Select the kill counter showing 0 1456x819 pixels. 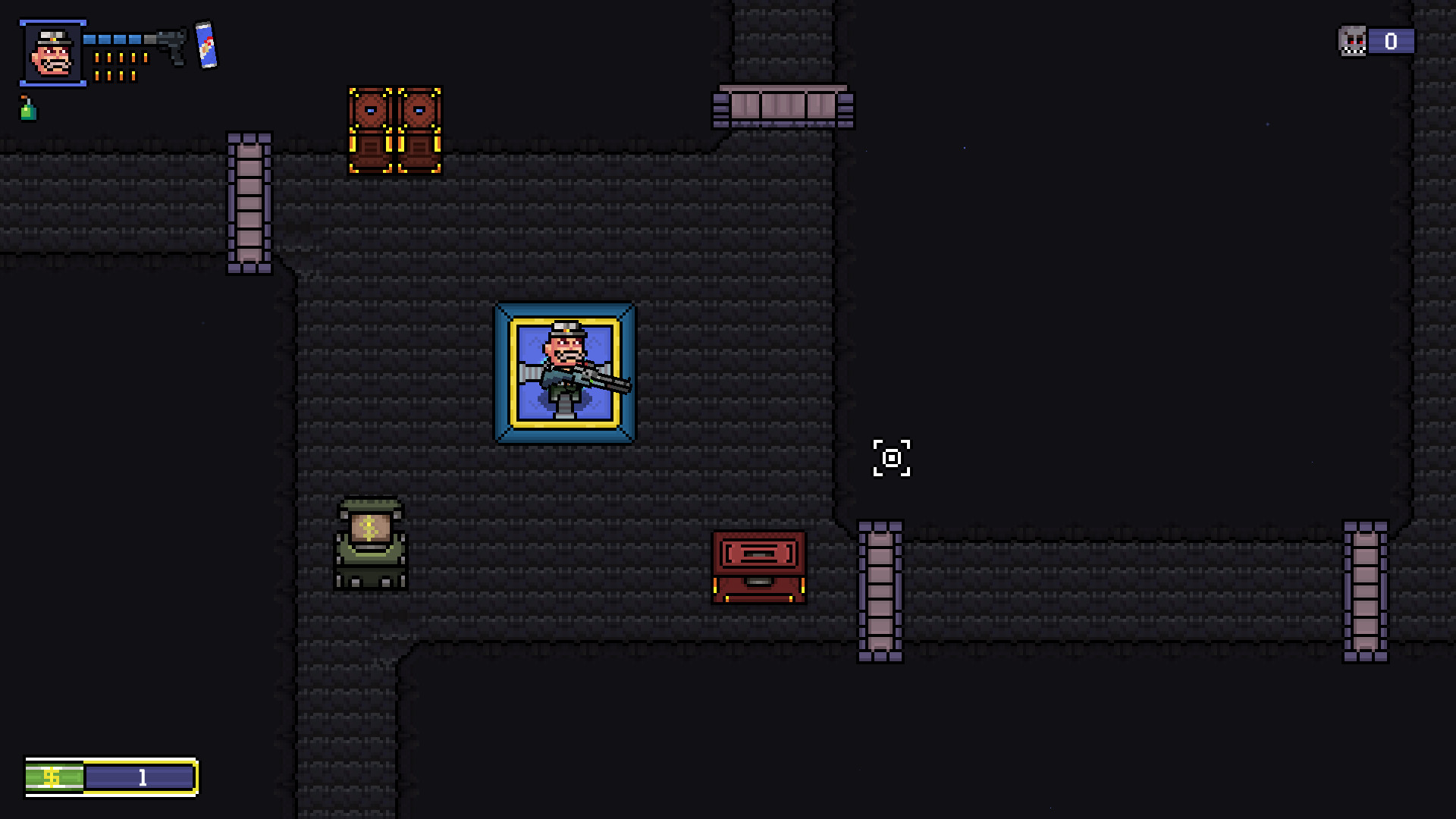pyautogui.click(x=1390, y=41)
